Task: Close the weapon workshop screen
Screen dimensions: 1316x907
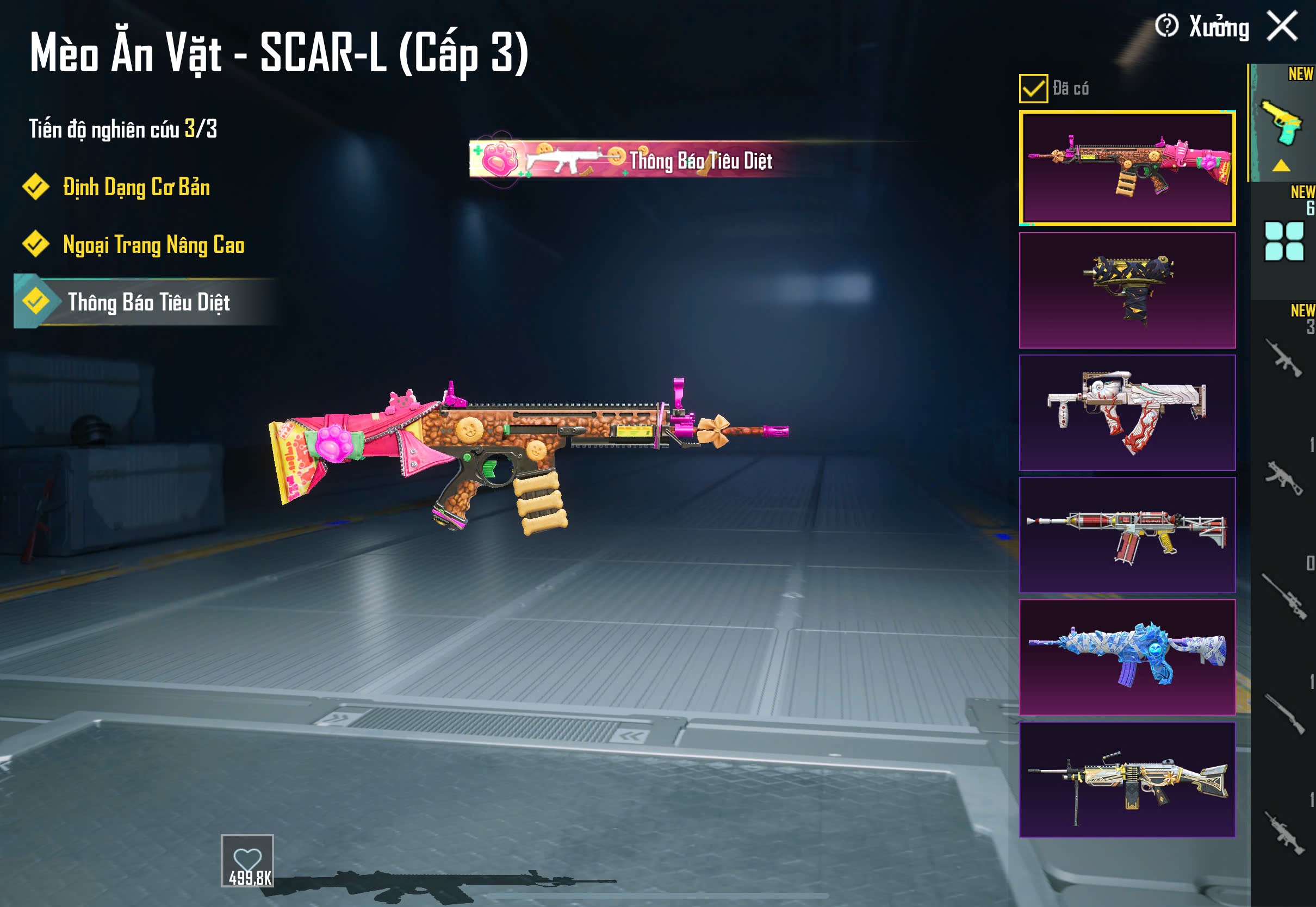Action: click(x=1282, y=26)
